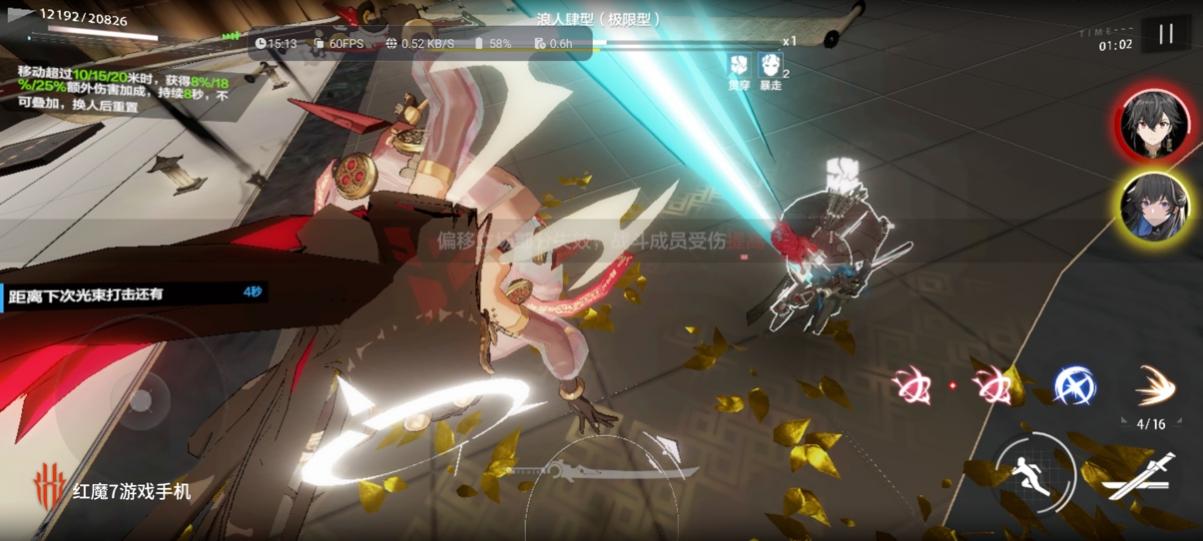Screen dimensions: 1203x541
Task: Activate the orange claw slash skill
Action: tap(1153, 385)
